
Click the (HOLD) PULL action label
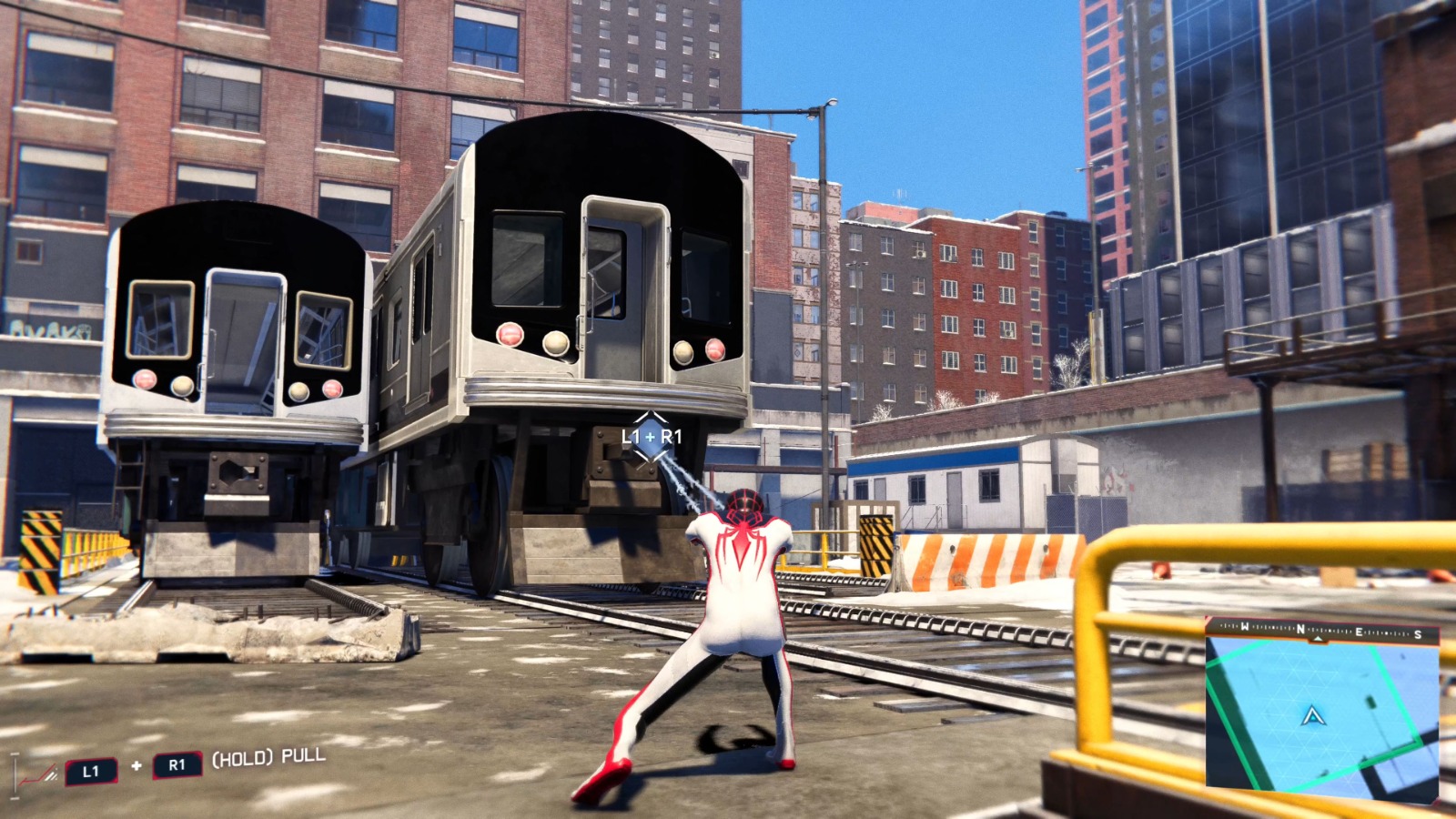point(268,758)
